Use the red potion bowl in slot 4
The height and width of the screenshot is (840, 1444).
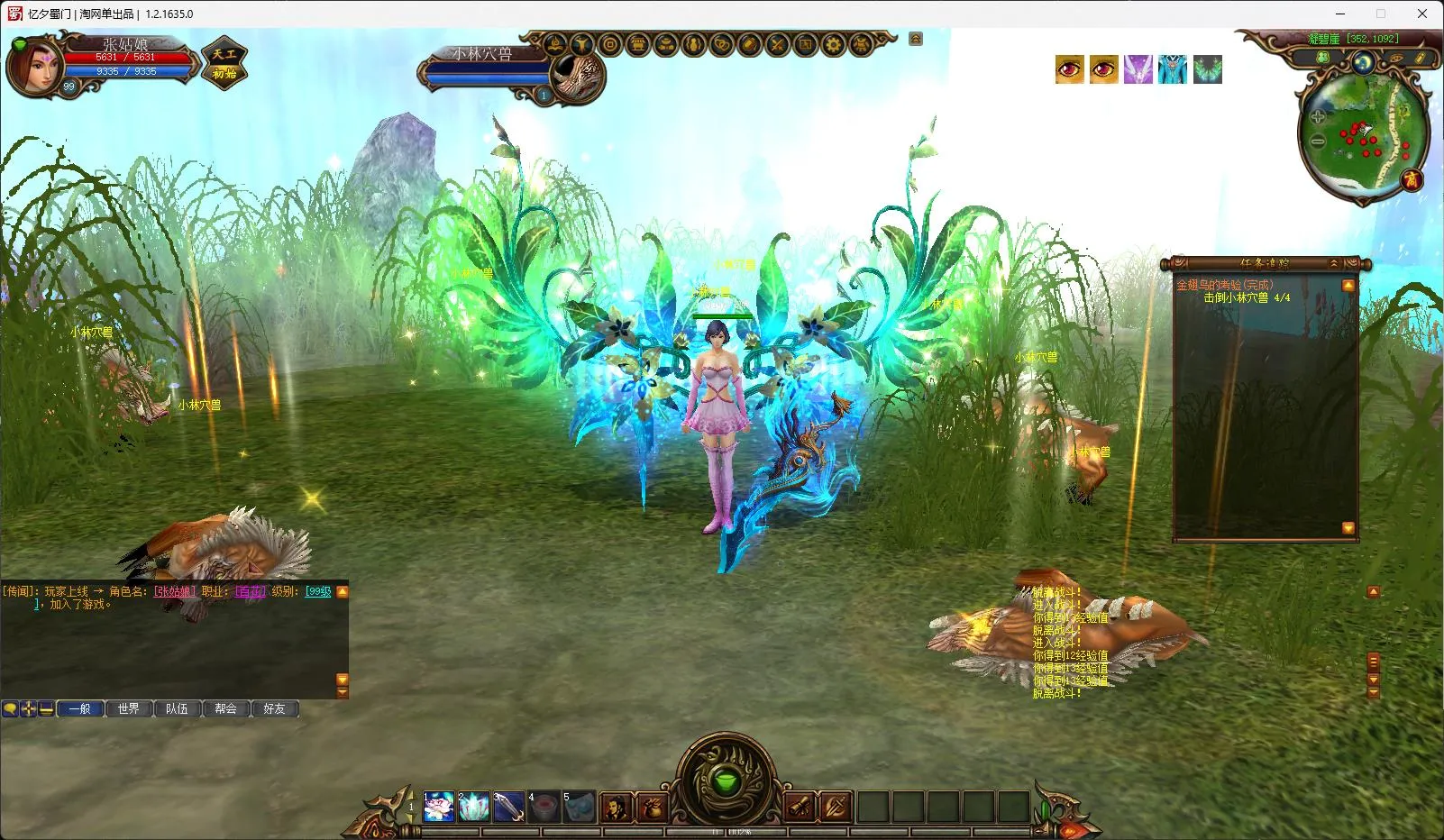[544, 807]
